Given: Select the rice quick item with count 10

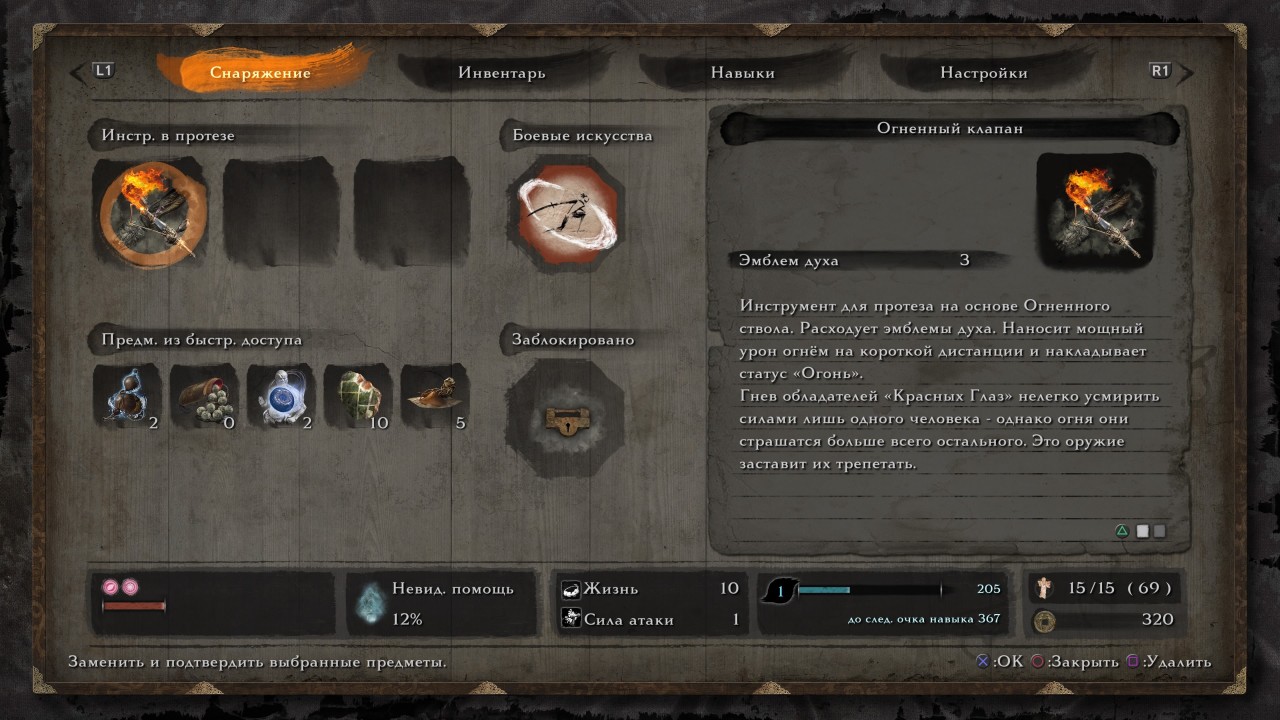Looking at the screenshot, I should [358, 397].
